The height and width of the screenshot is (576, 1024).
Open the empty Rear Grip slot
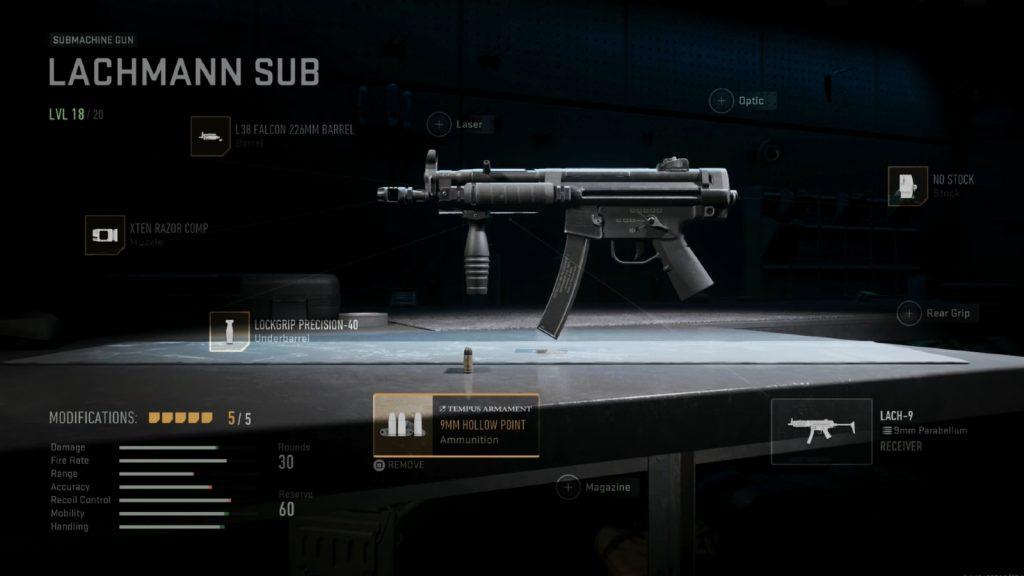coord(908,313)
